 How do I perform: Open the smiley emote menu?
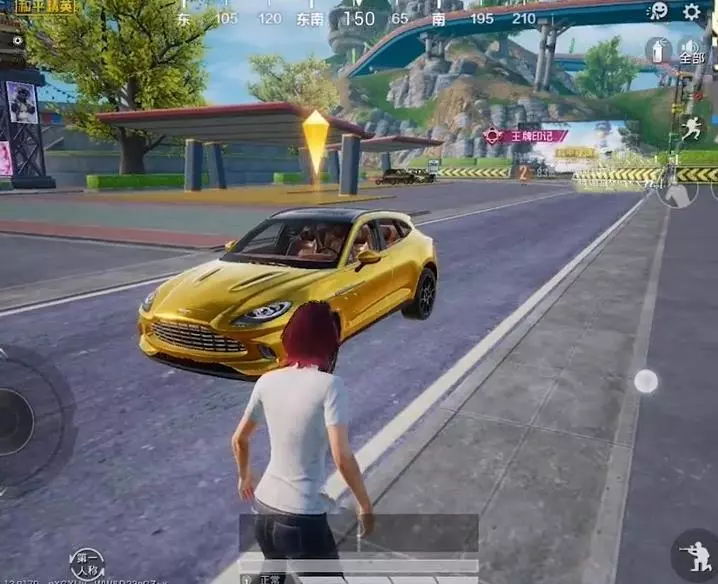[659, 11]
